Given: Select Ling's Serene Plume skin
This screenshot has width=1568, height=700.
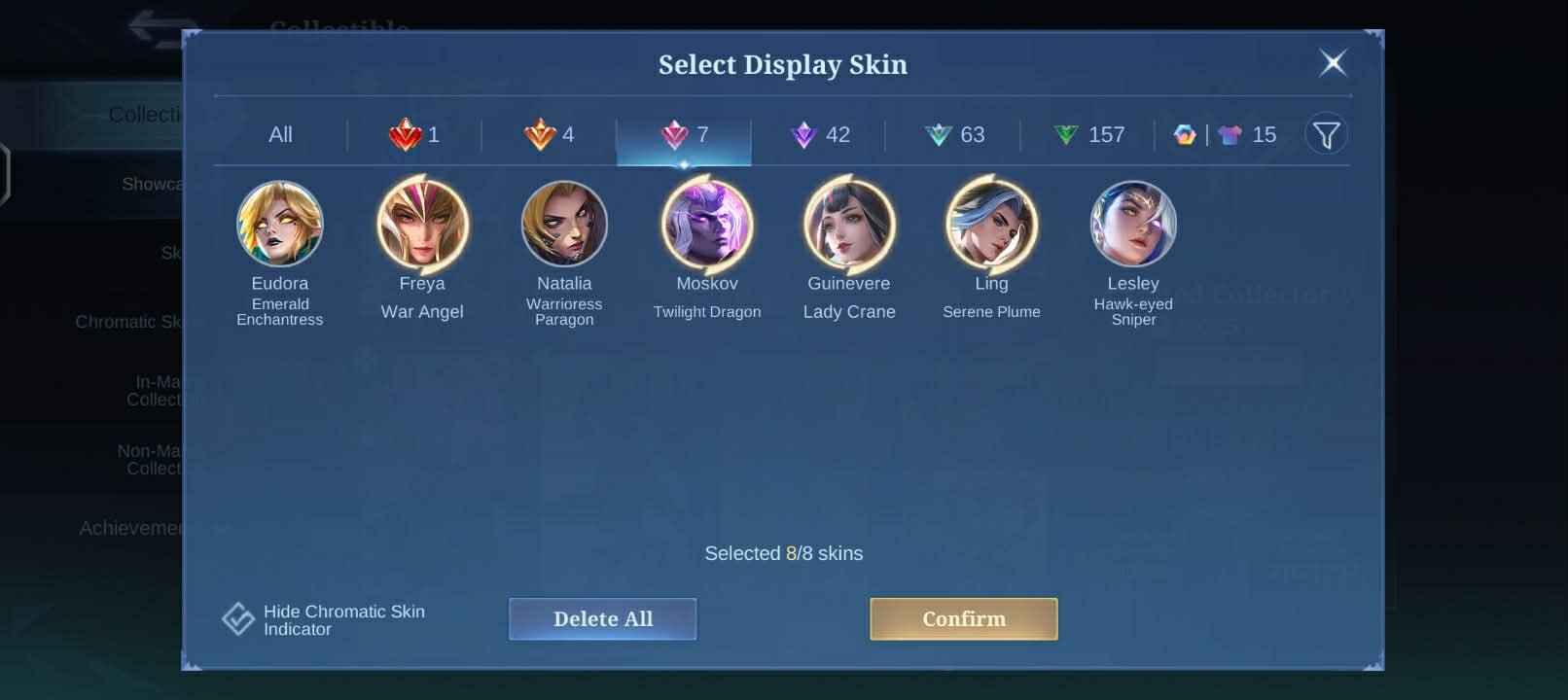Looking at the screenshot, I should click(x=992, y=225).
